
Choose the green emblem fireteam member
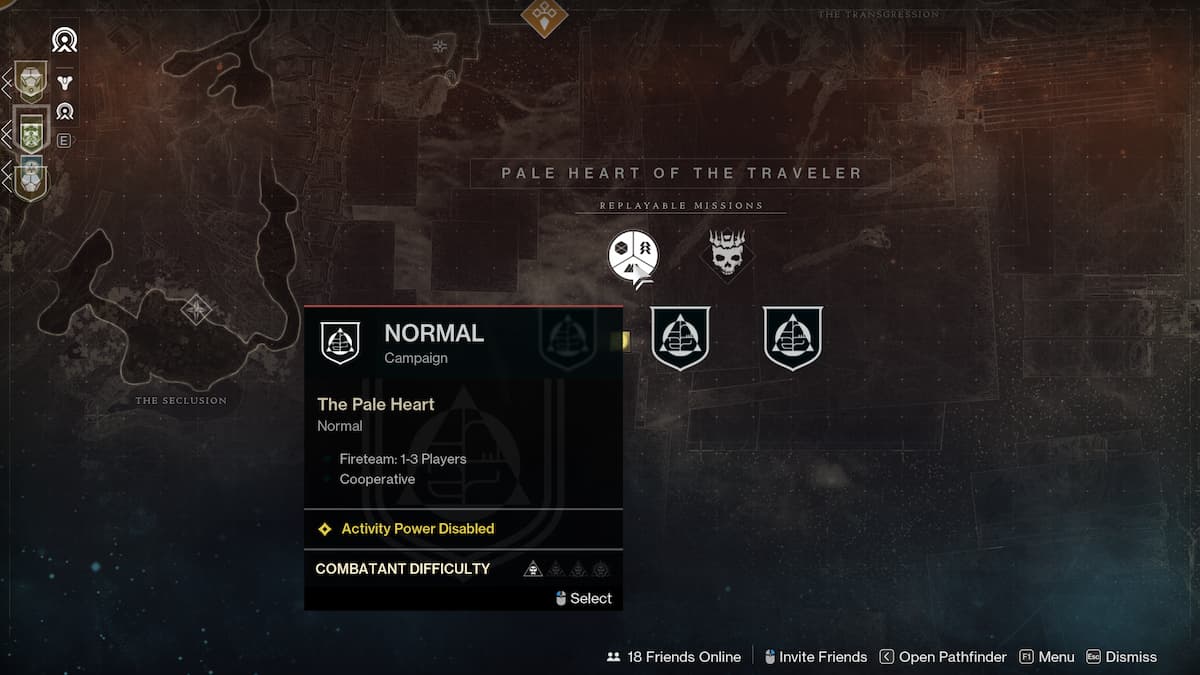coord(30,131)
